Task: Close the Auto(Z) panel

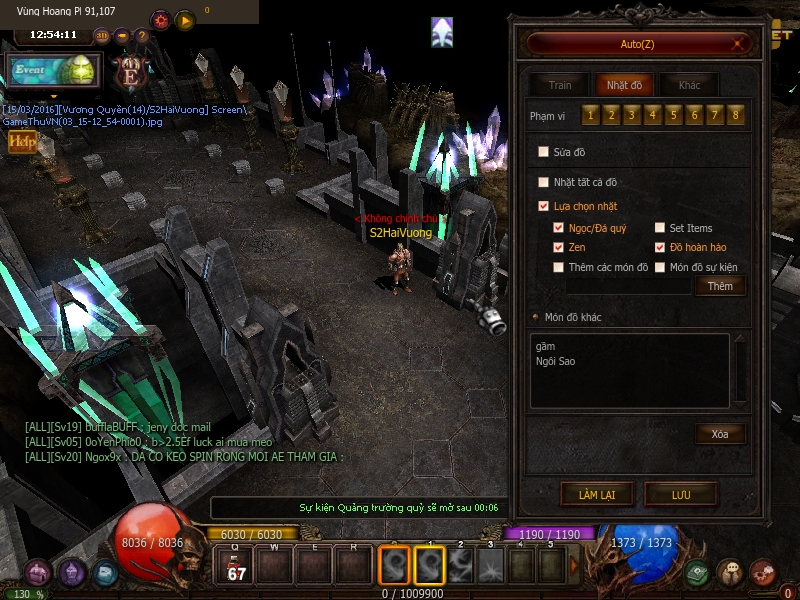Action: pos(739,44)
